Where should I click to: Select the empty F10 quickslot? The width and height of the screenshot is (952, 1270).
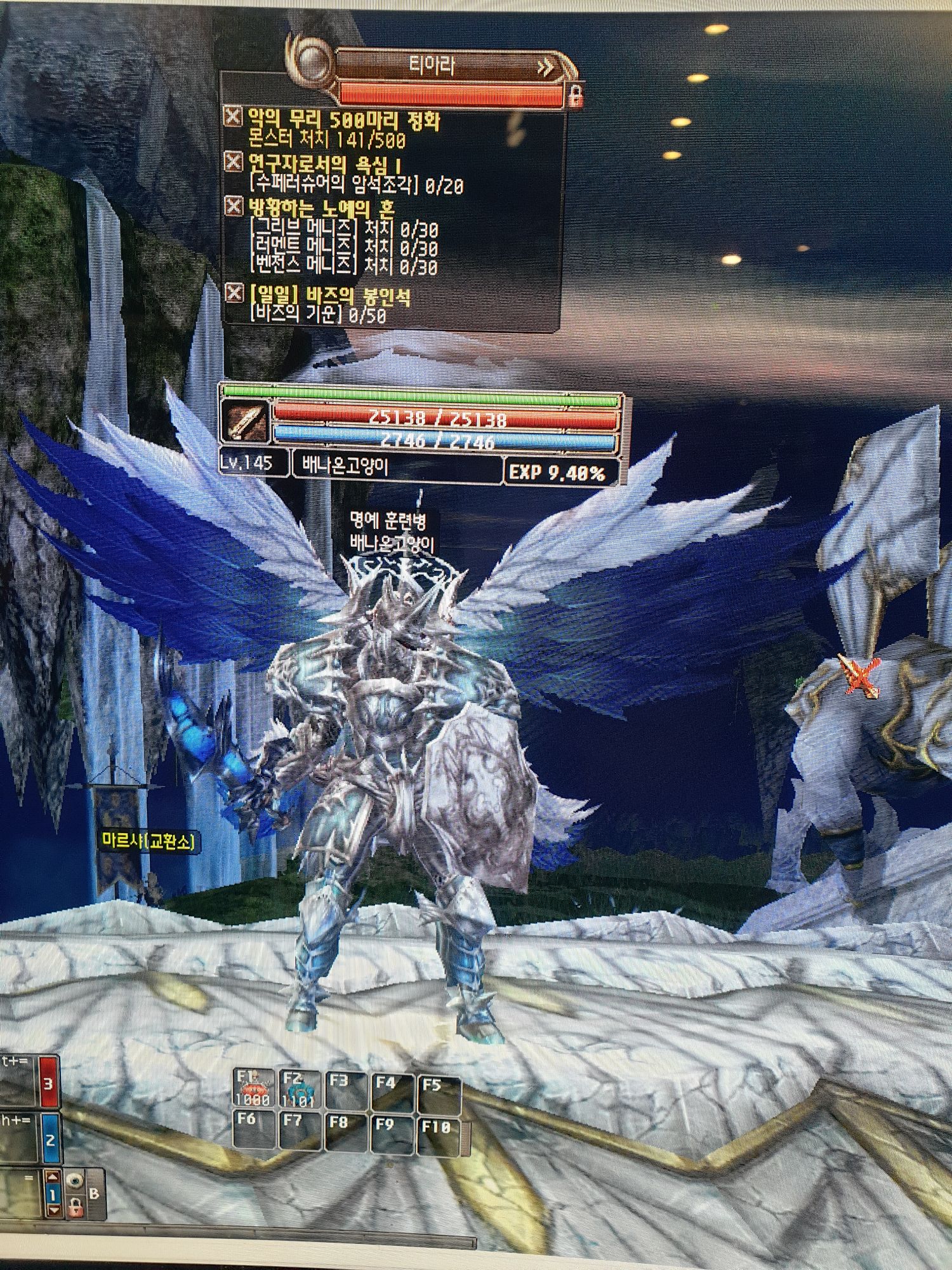click(438, 1135)
